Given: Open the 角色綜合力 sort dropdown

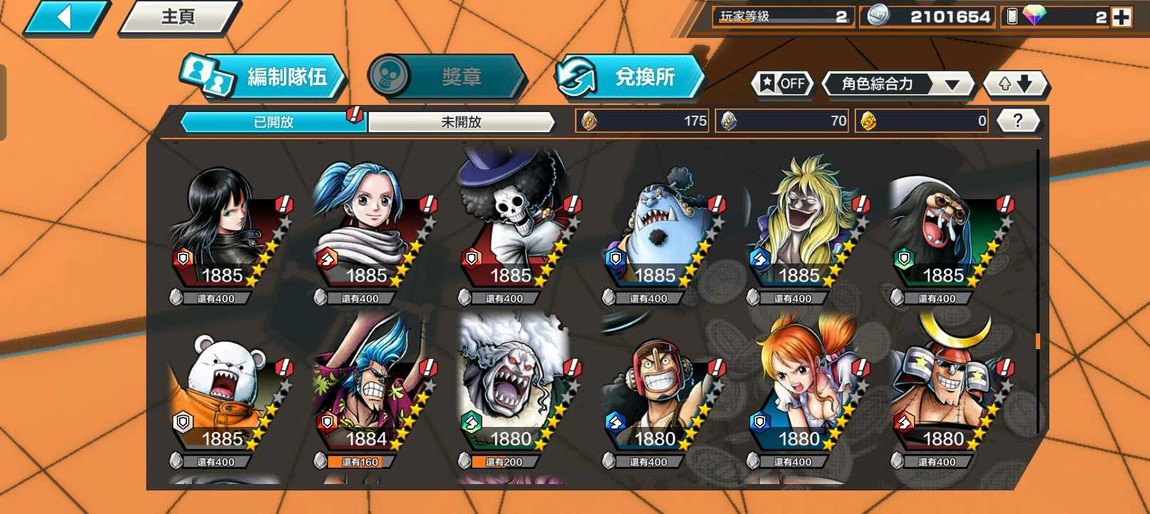Looking at the screenshot, I should tap(896, 84).
